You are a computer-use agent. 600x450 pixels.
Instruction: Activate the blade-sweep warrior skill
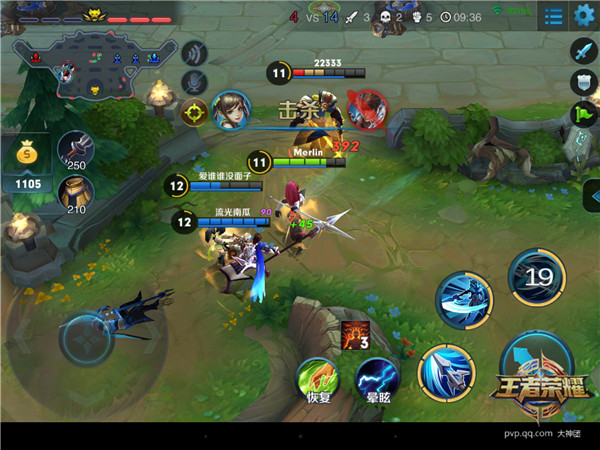click(464, 300)
